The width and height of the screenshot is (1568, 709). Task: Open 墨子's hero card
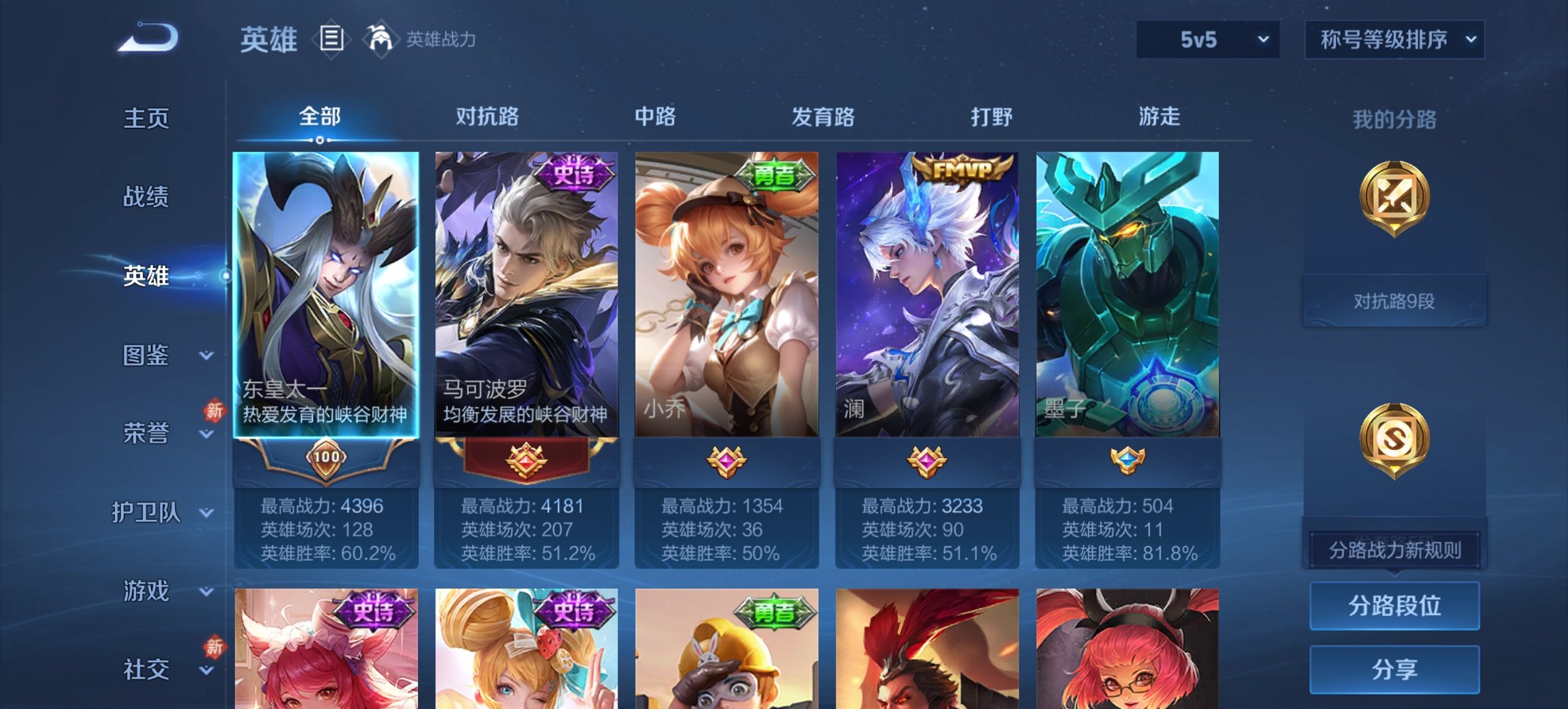click(1129, 294)
